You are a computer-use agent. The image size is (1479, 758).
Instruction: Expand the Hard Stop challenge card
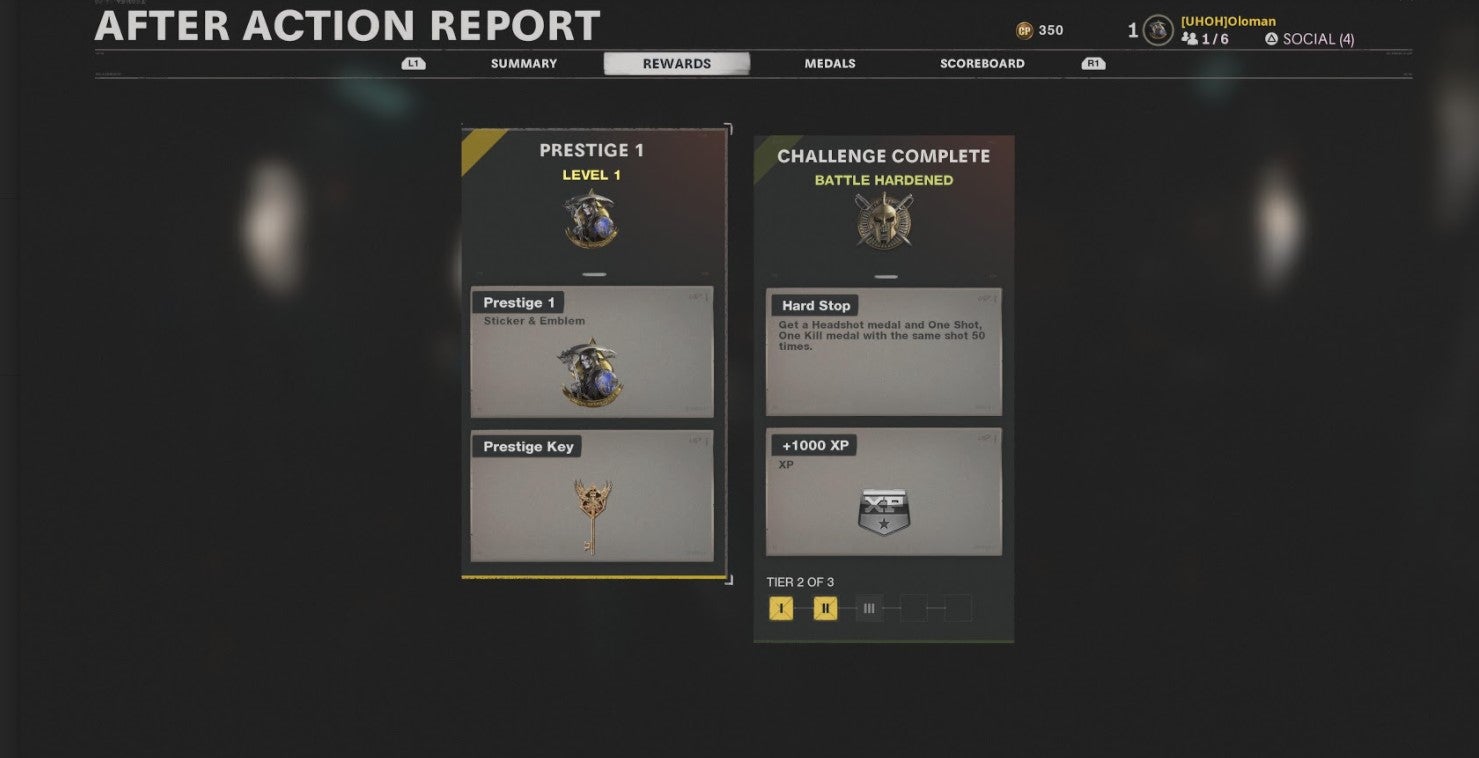883,350
